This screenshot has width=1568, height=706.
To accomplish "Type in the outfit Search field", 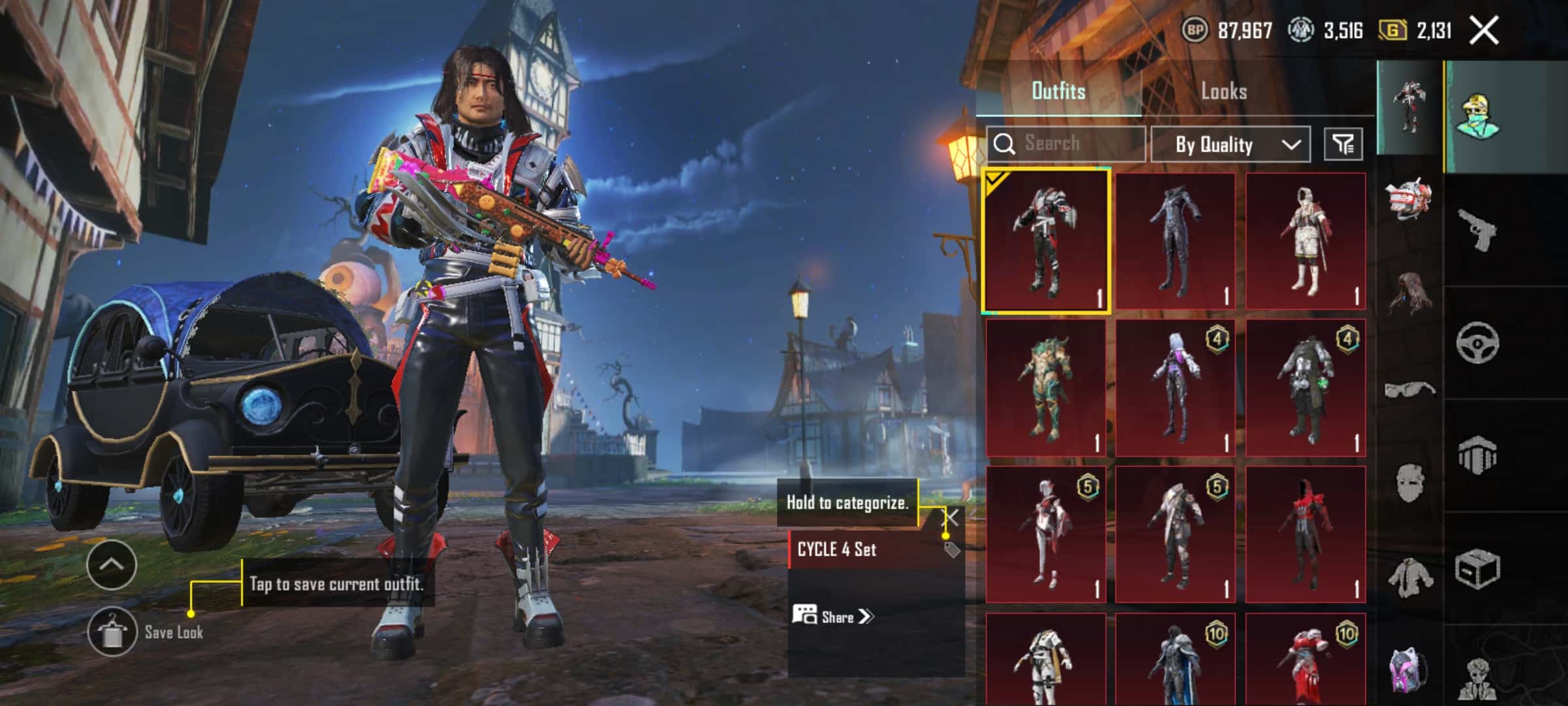I will 1071,144.
